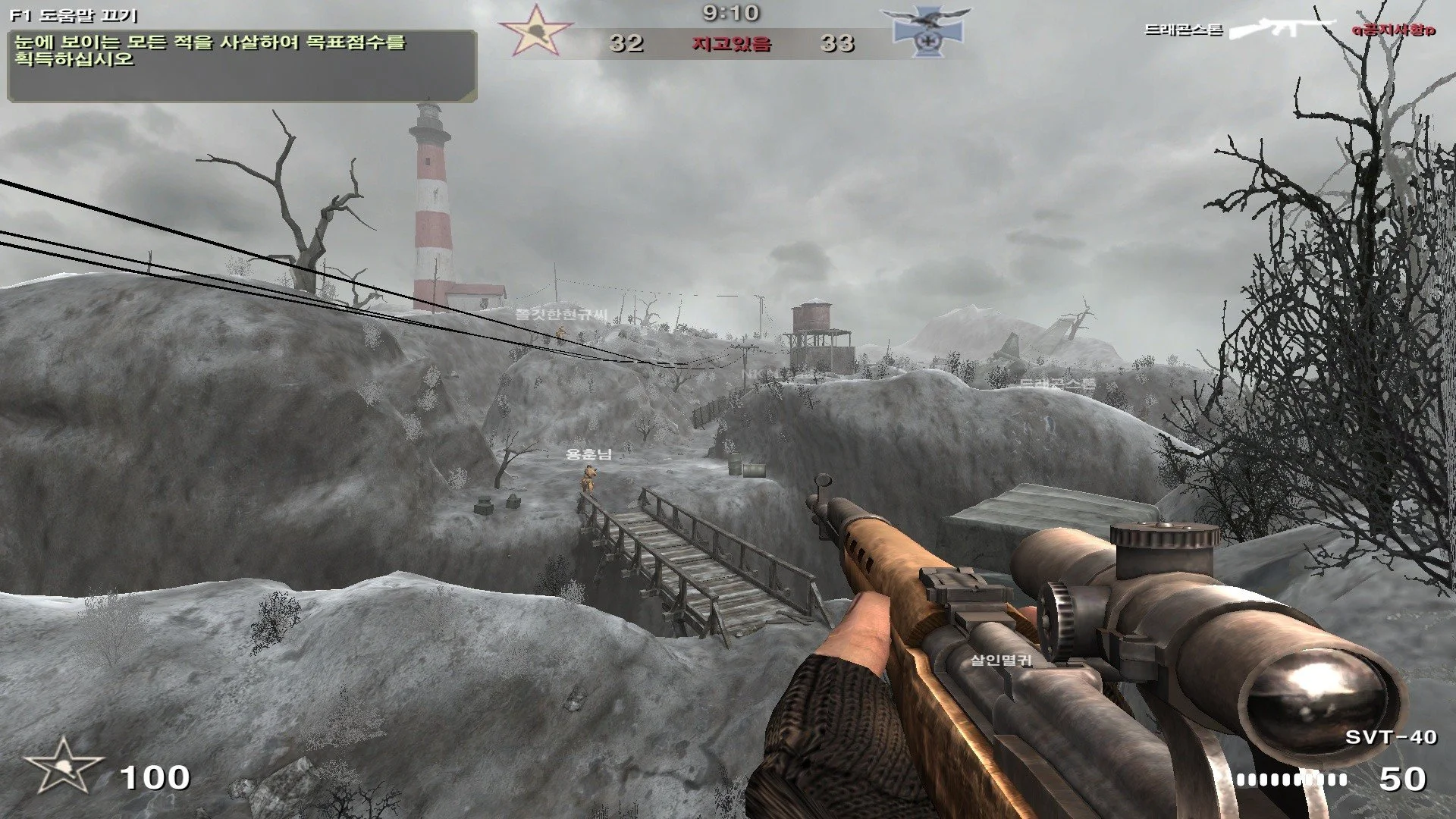Select the Soviet red star team emblem
The width and height of the screenshot is (1456, 819).
pos(535,31)
